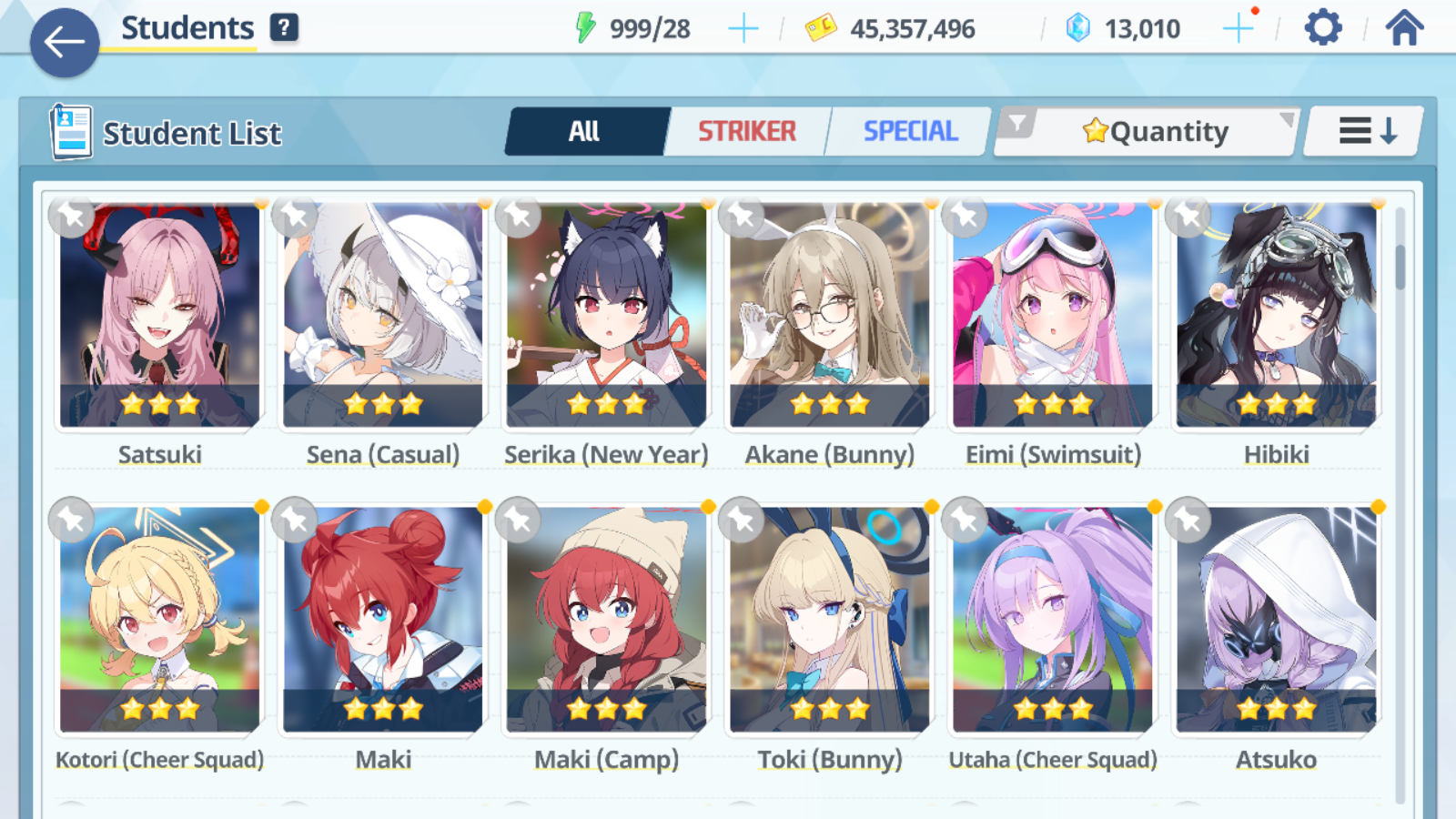Toggle the pin on Toki (Bunny)
1456x819 pixels.
(741, 521)
